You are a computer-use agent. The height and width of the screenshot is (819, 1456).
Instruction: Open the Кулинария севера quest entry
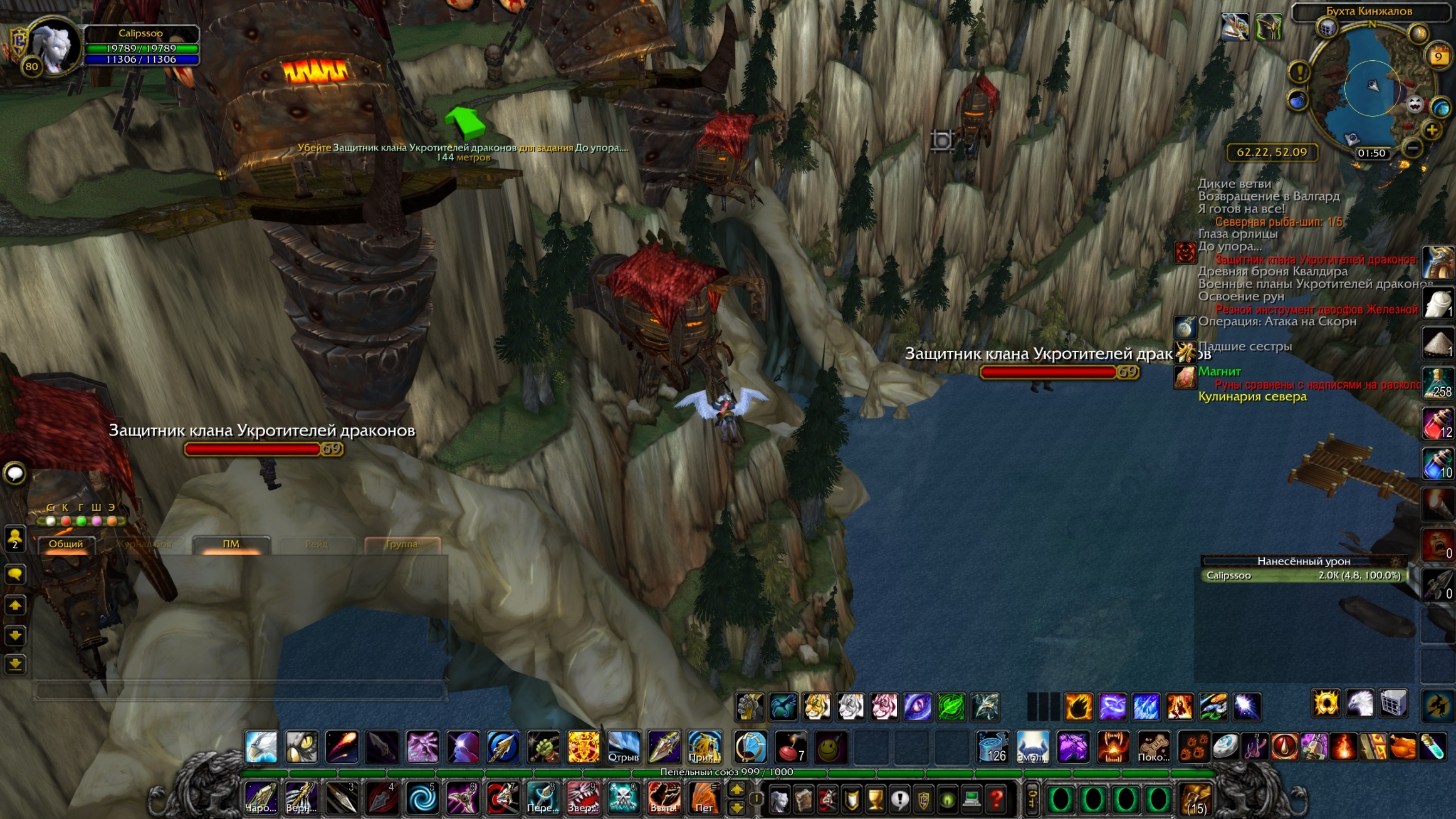pyautogui.click(x=1252, y=397)
